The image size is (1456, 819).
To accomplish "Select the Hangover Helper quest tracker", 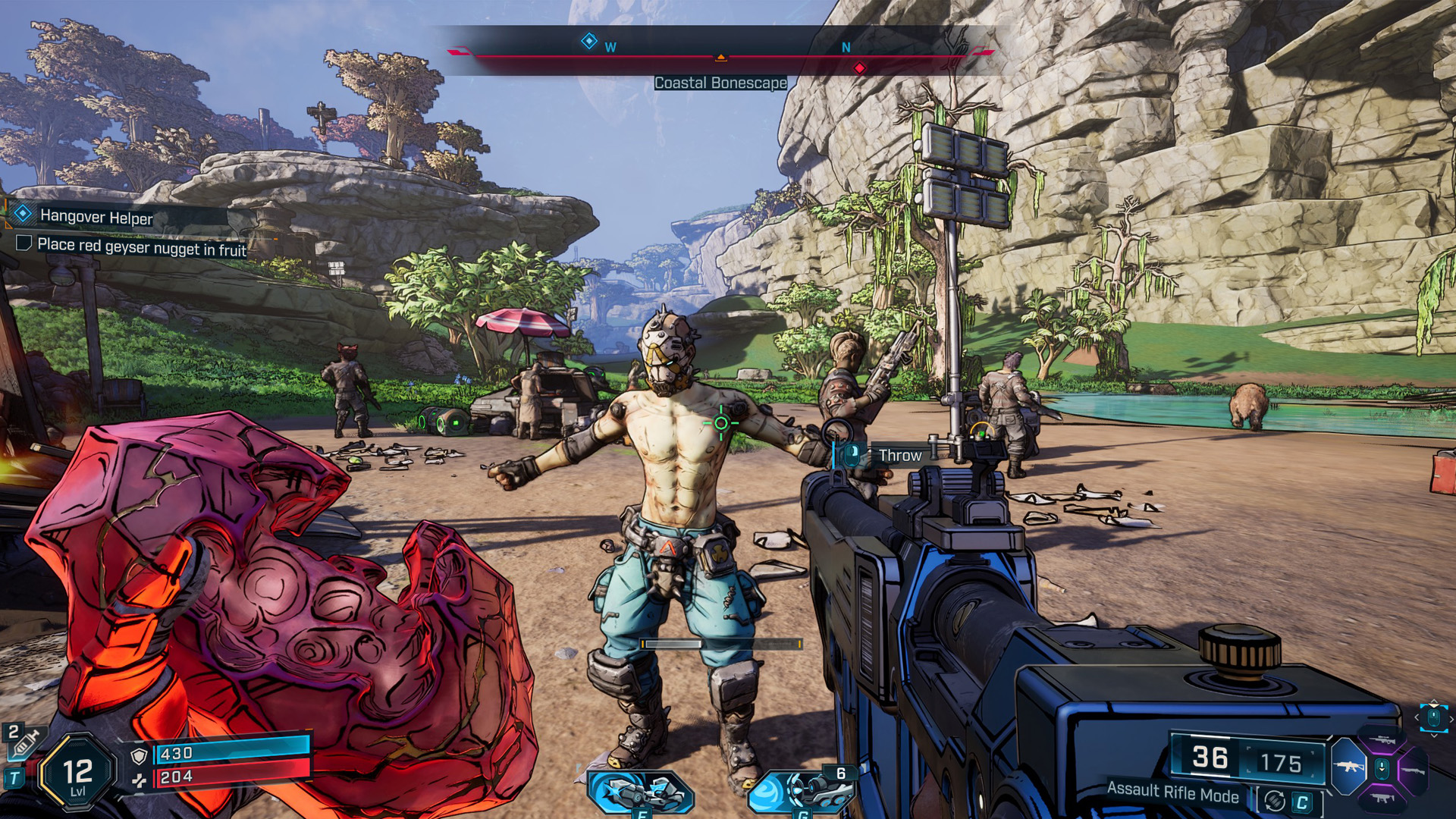I will click(96, 217).
